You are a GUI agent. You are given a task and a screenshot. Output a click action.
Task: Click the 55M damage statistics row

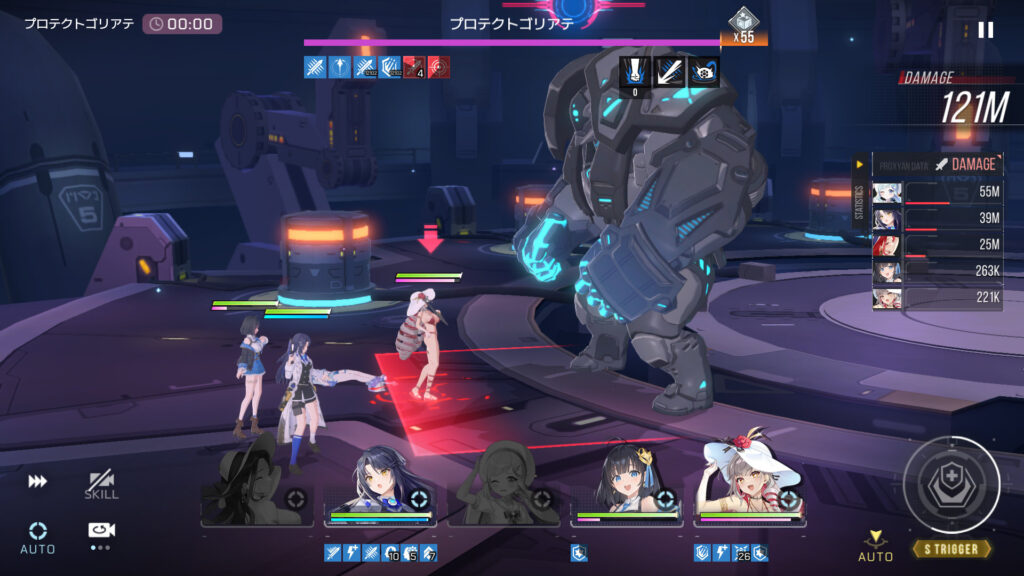tap(937, 192)
